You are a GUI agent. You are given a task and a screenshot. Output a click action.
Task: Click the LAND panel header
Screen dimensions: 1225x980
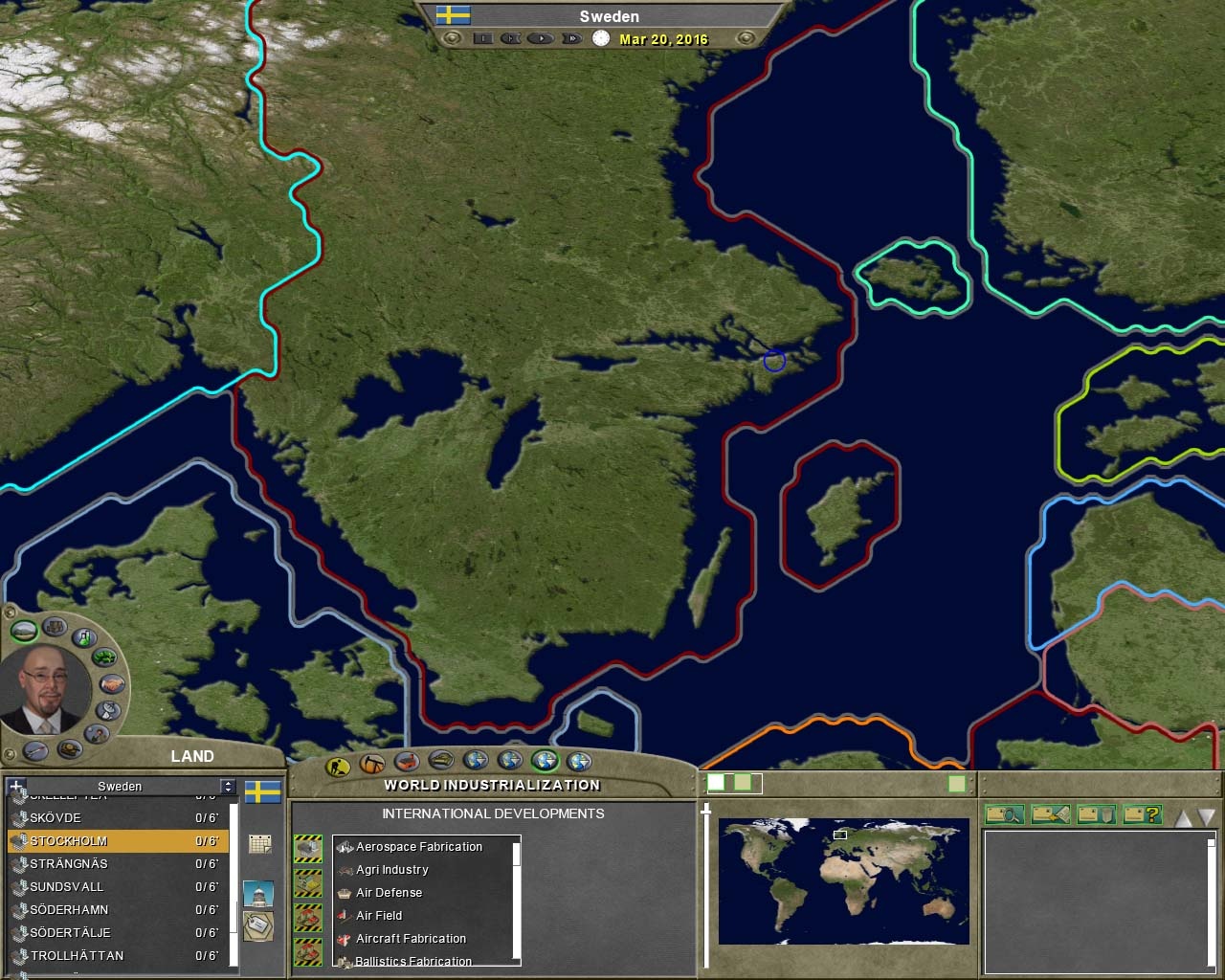pos(193,756)
